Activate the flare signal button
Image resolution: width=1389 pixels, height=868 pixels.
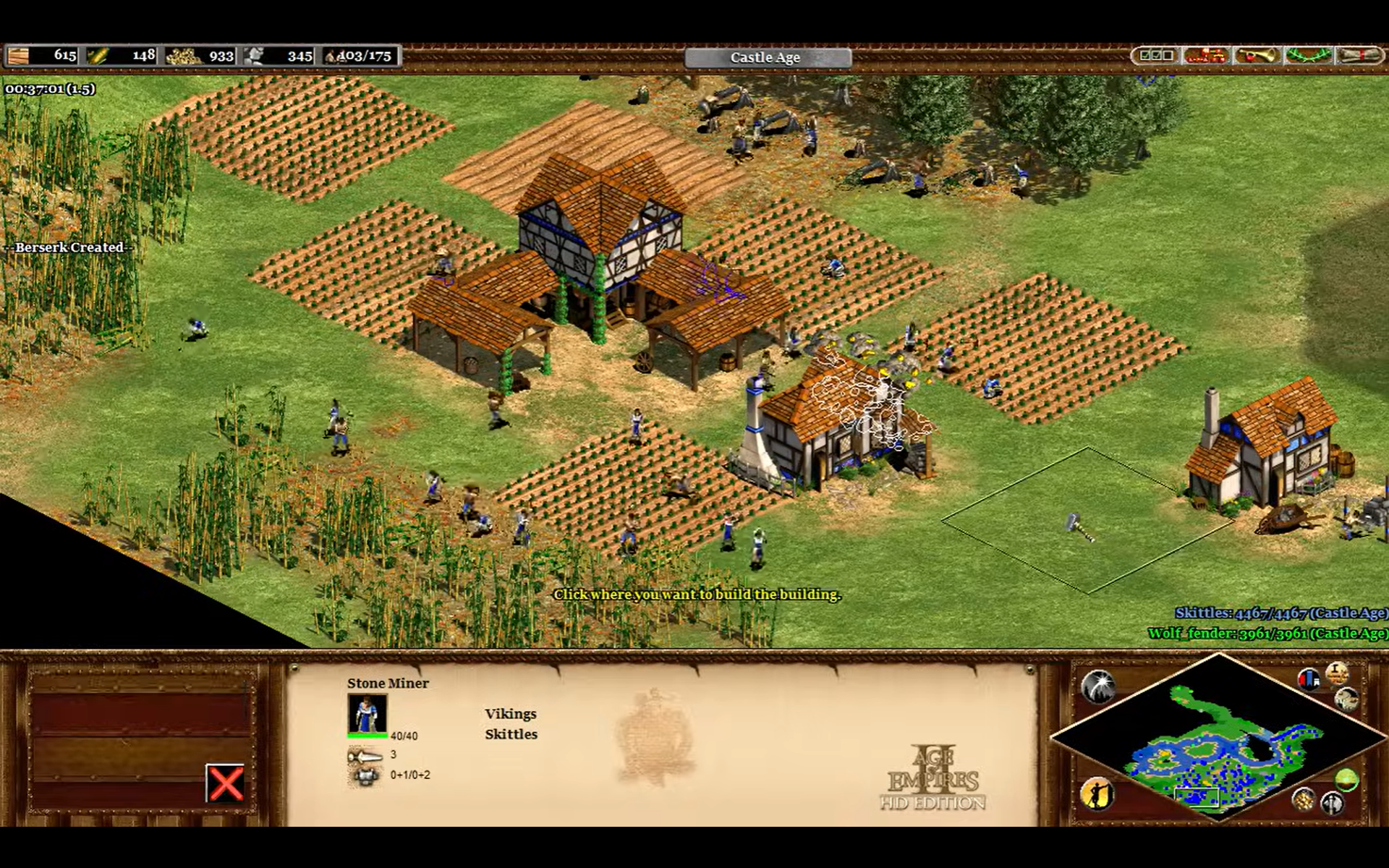[x=1097, y=686]
